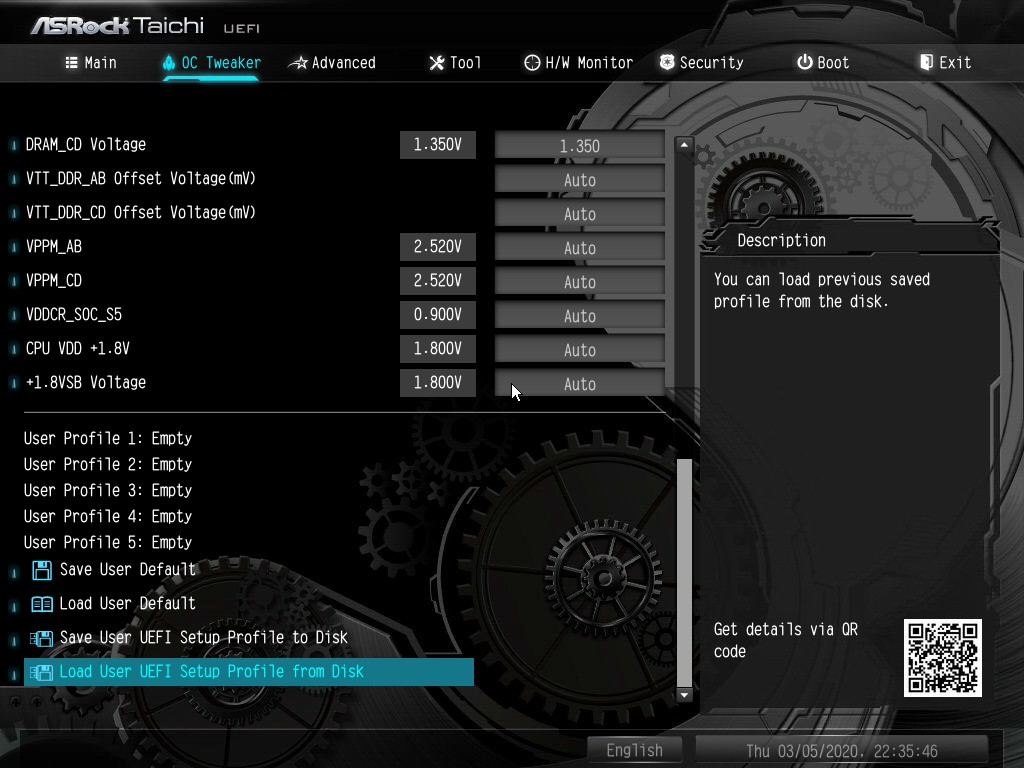Load User UEFI Setup Profile from Disk
The image size is (1024, 768).
point(211,672)
